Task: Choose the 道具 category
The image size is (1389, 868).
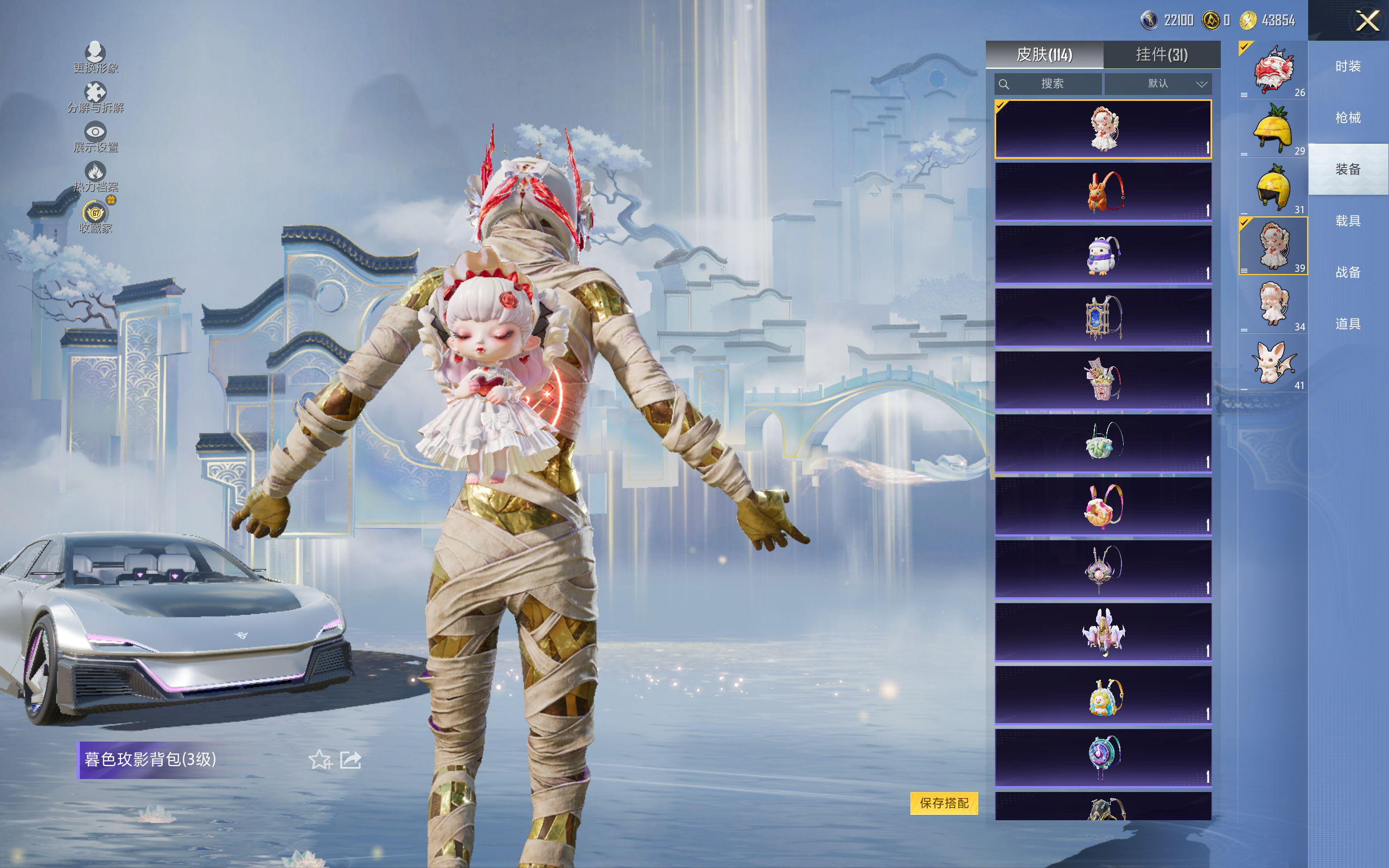Action: (x=1348, y=324)
